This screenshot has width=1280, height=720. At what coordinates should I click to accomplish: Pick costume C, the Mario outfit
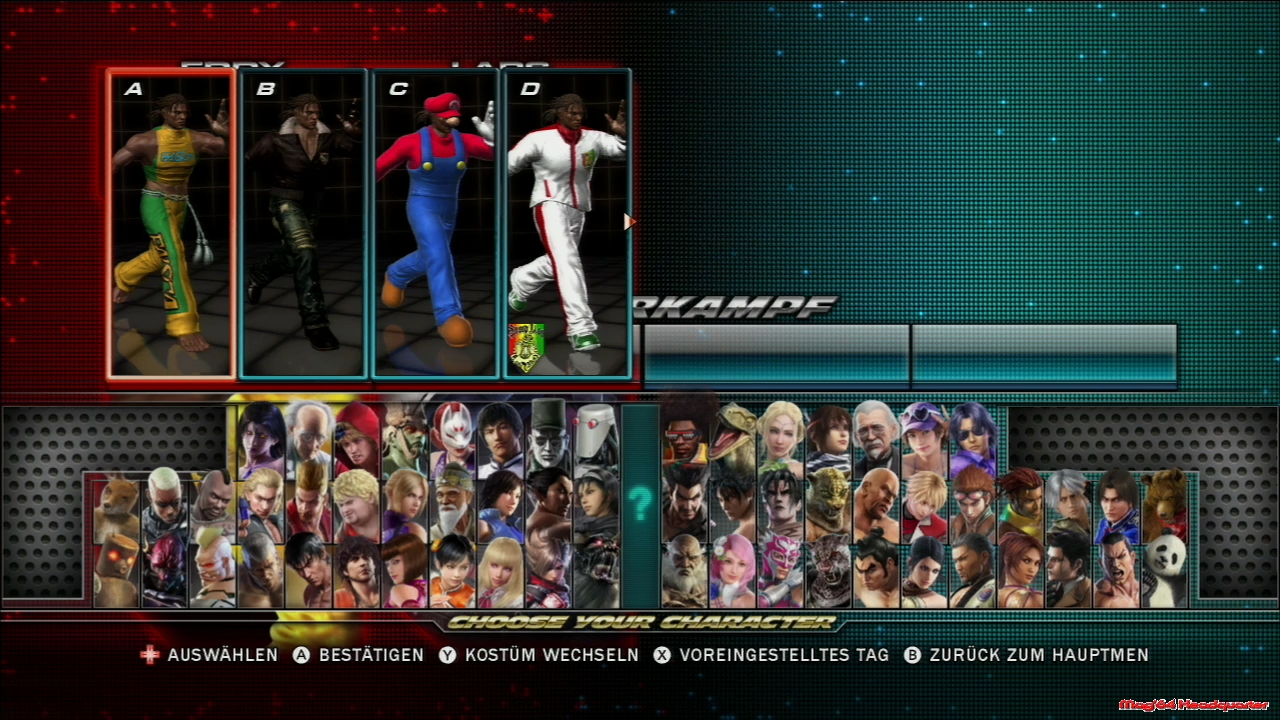(436, 224)
